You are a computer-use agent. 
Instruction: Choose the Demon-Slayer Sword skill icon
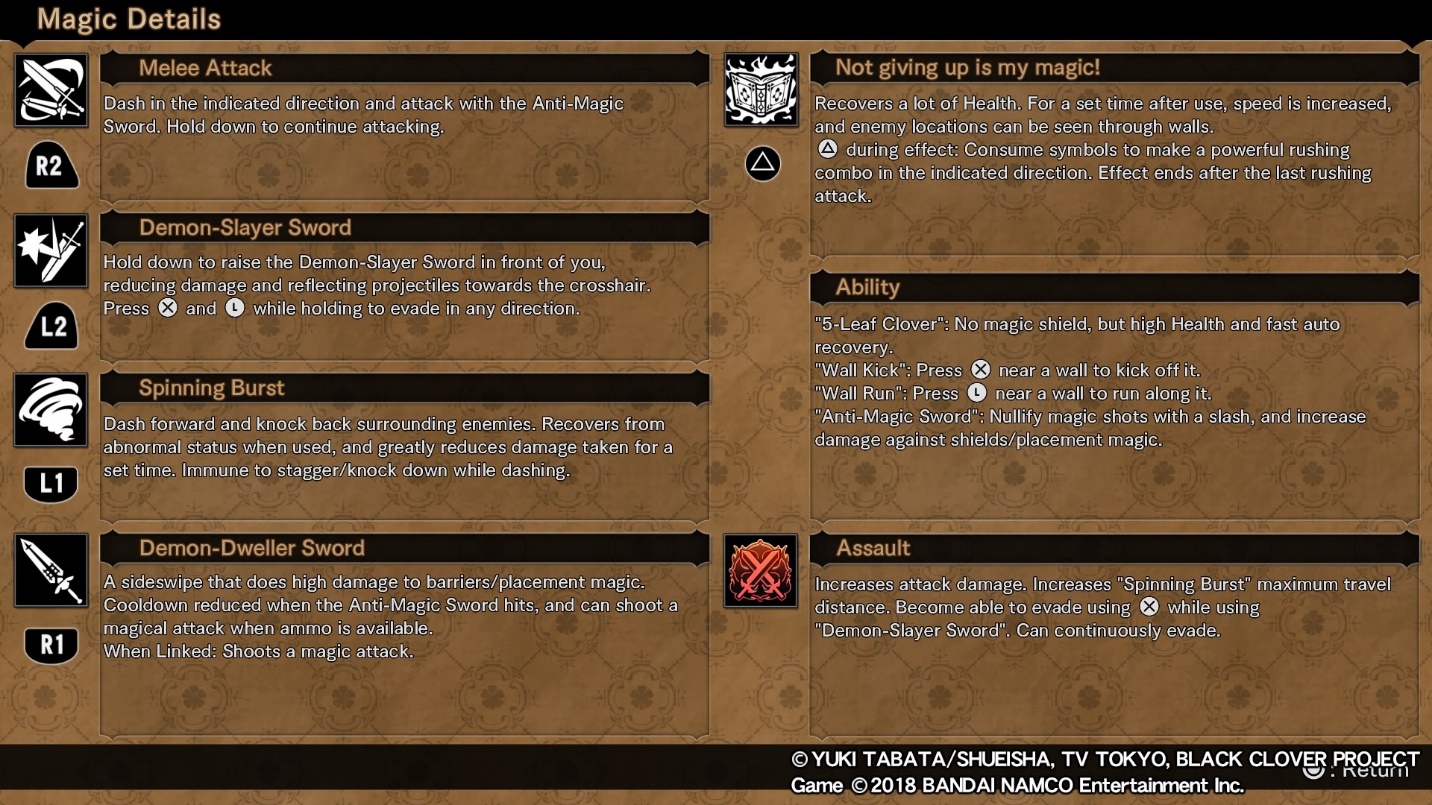point(51,250)
